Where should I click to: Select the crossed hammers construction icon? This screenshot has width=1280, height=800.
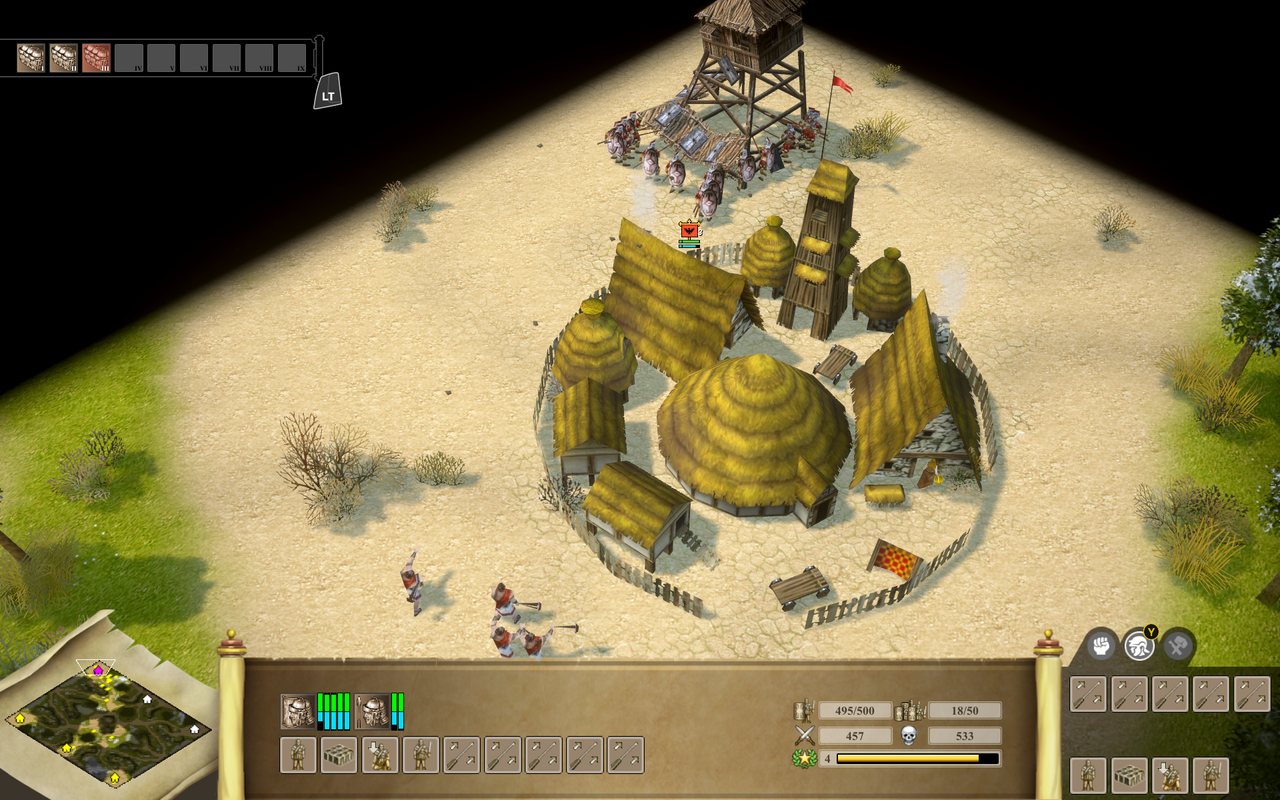pyautogui.click(x=1179, y=647)
